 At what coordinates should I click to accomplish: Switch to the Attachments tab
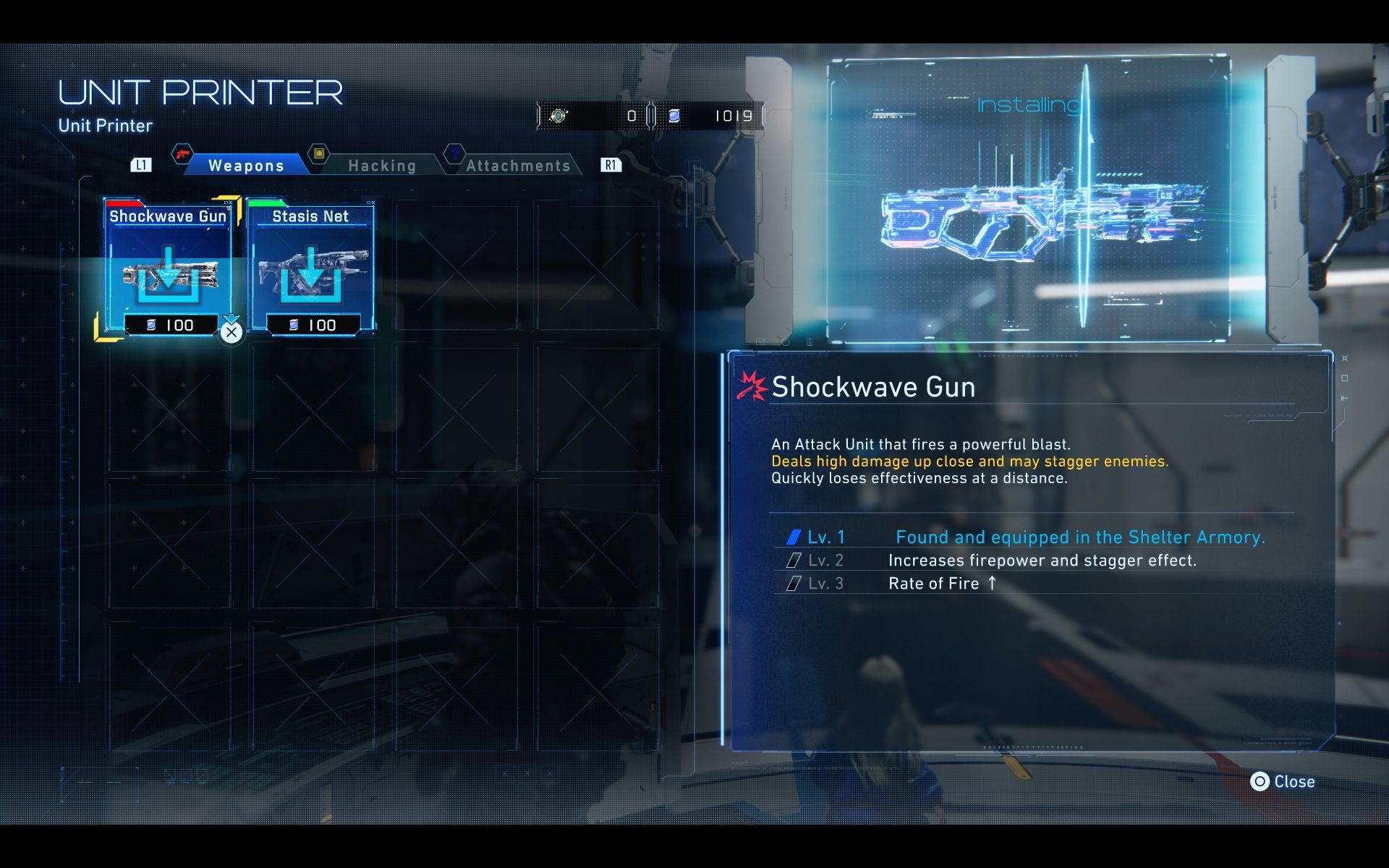click(x=518, y=166)
